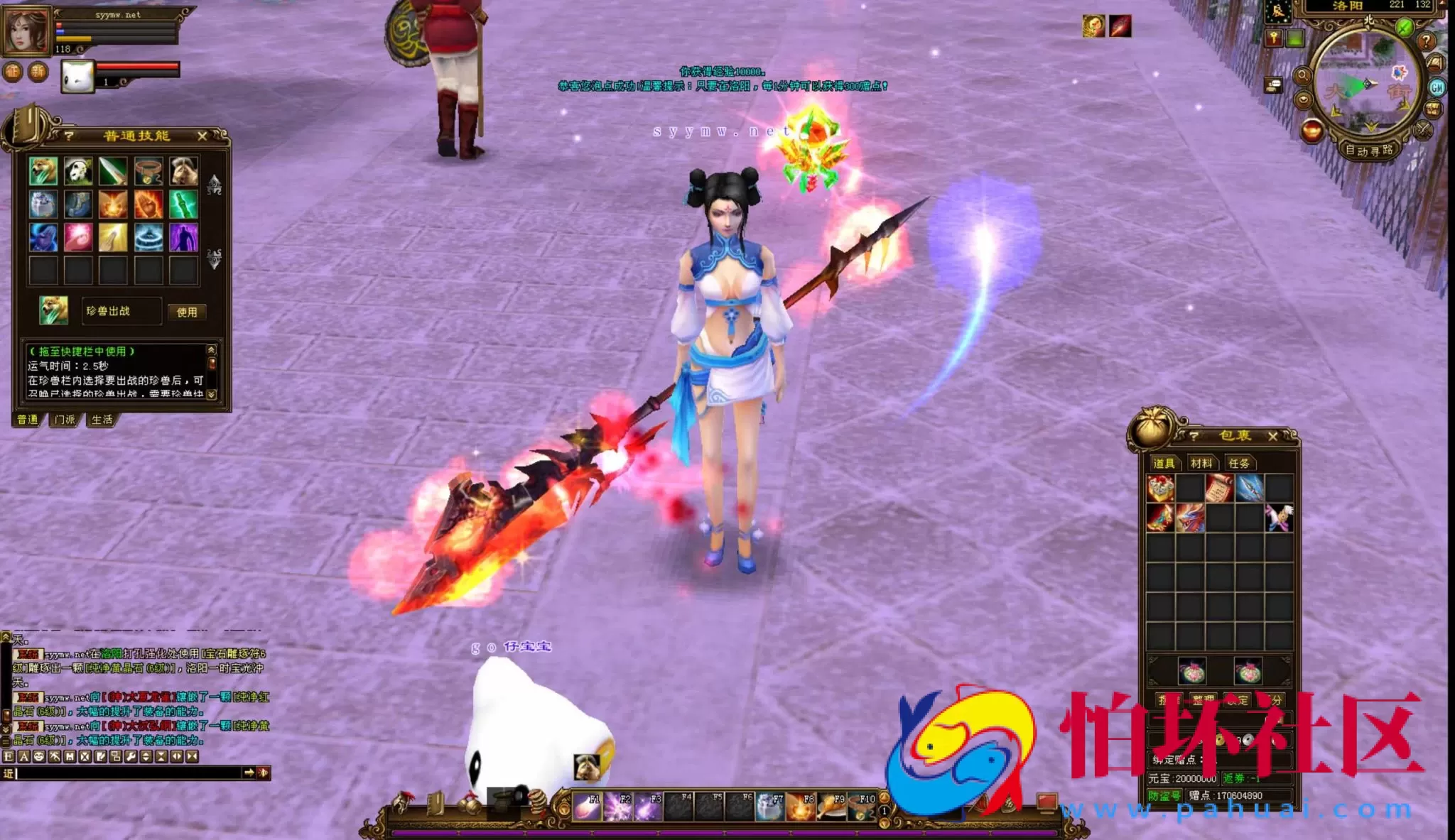This screenshot has height=840, width=1455.
Task: Toggle the eye icon on the minimap ring
Action: (x=1304, y=99)
